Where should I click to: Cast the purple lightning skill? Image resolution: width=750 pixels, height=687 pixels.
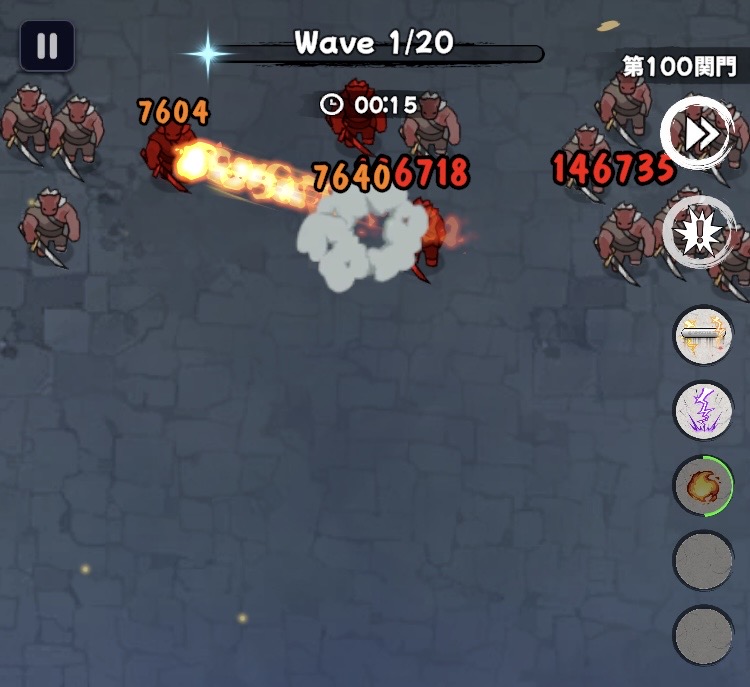(703, 410)
